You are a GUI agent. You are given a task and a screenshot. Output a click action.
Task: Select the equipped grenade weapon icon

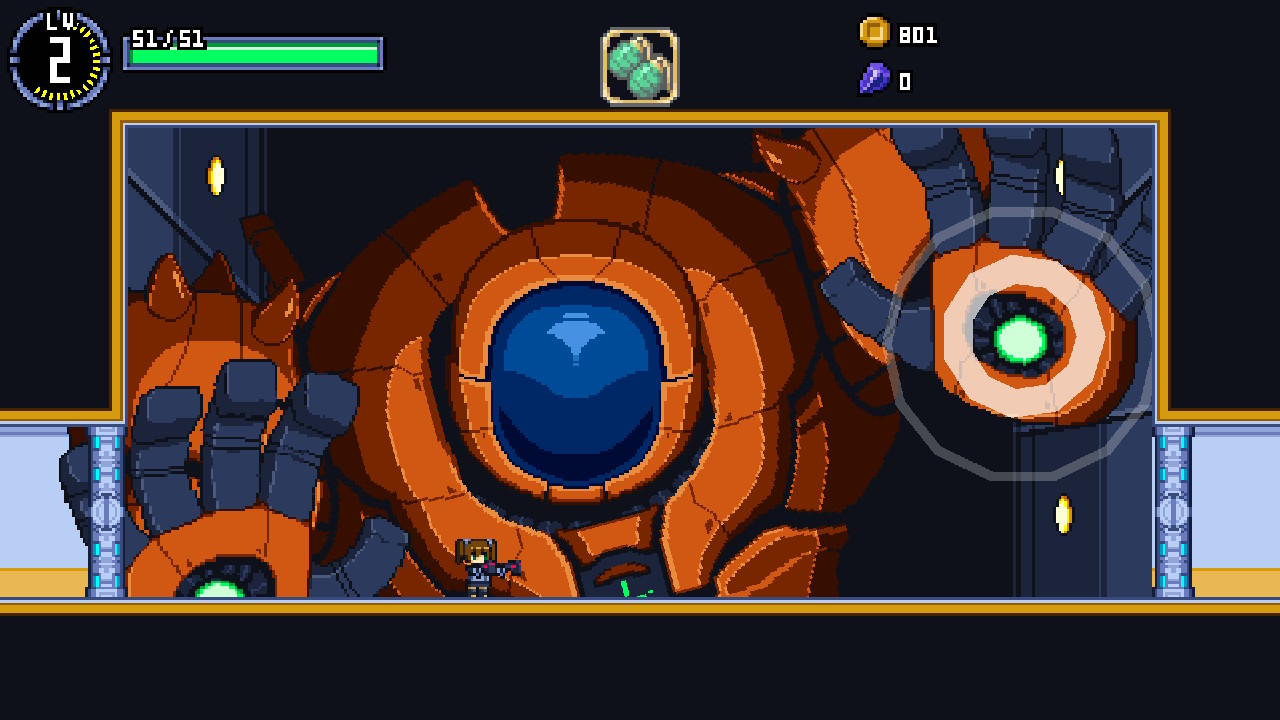pos(638,68)
